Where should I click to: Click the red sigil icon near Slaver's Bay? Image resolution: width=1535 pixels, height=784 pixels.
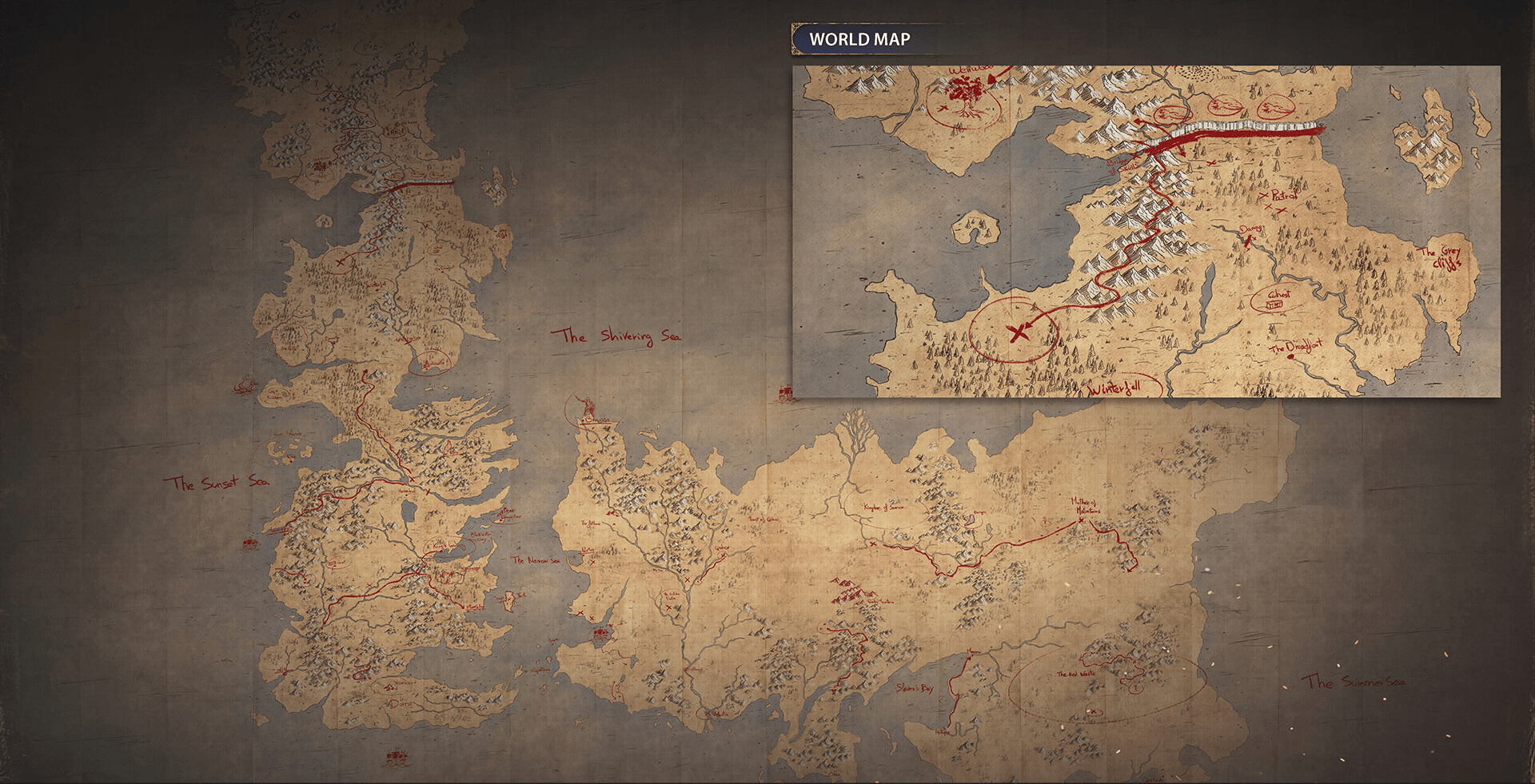coord(970,659)
